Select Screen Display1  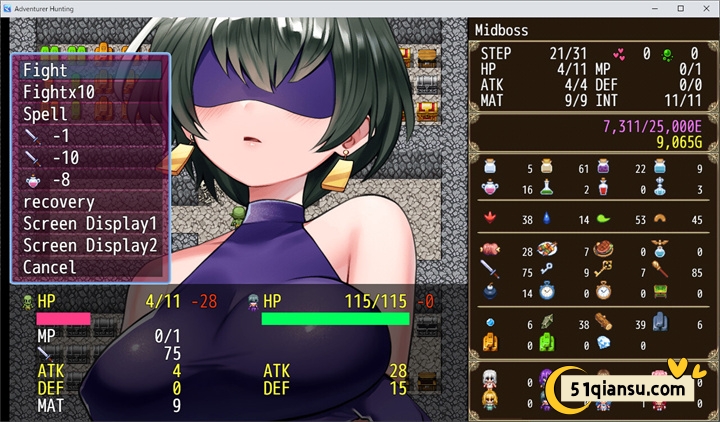point(90,223)
